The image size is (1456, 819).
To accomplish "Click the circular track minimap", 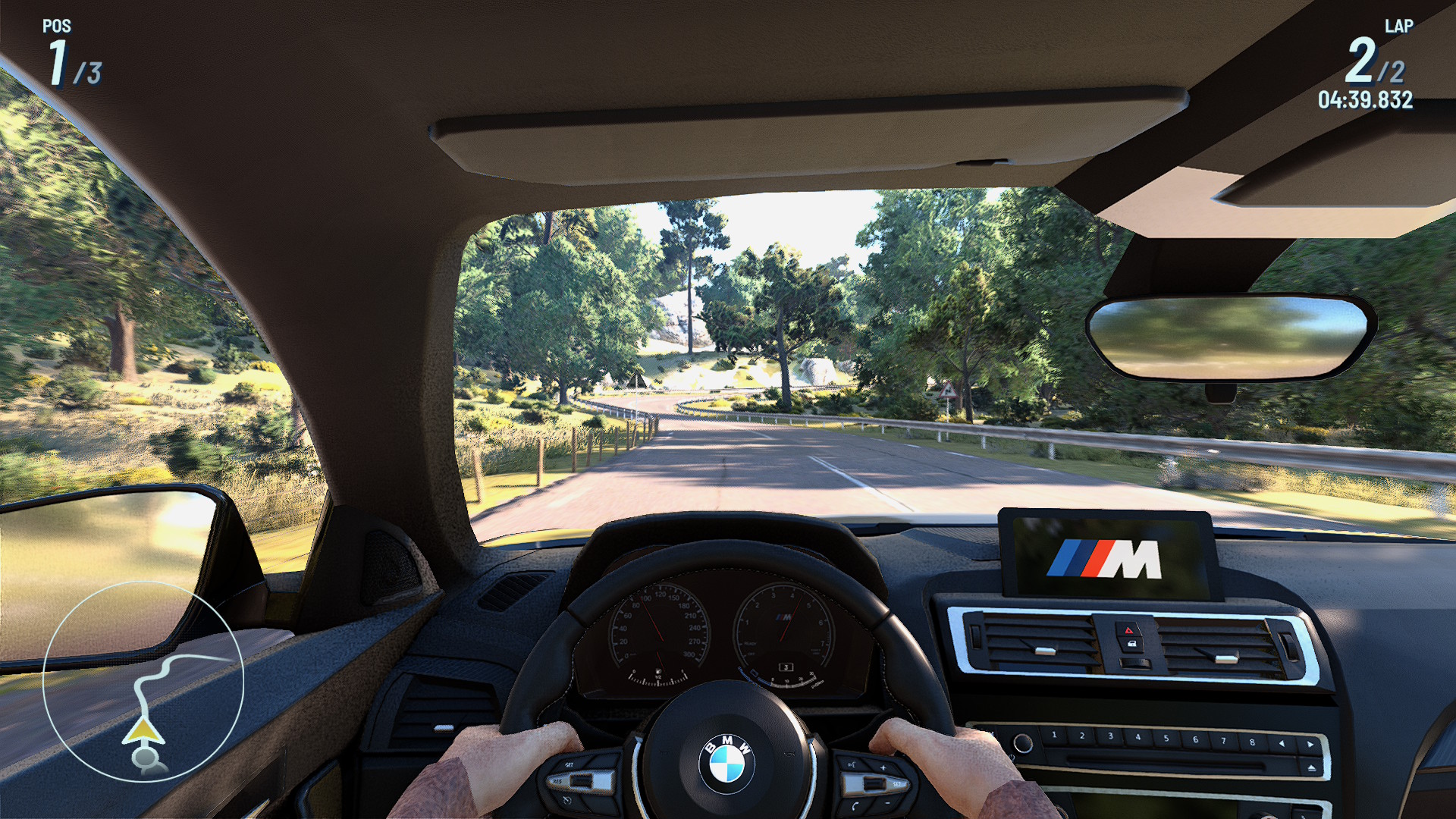I will coord(143,681).
